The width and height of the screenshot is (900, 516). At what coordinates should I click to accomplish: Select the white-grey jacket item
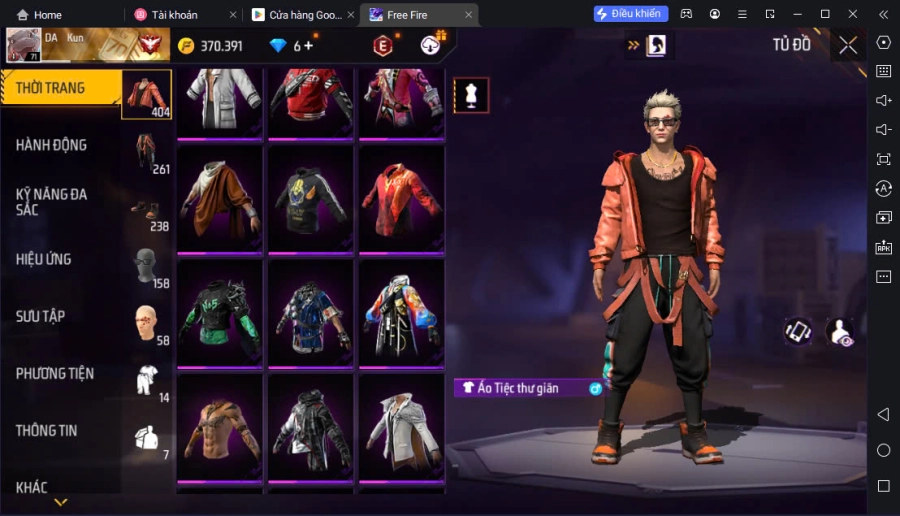(x=401, y=426)
